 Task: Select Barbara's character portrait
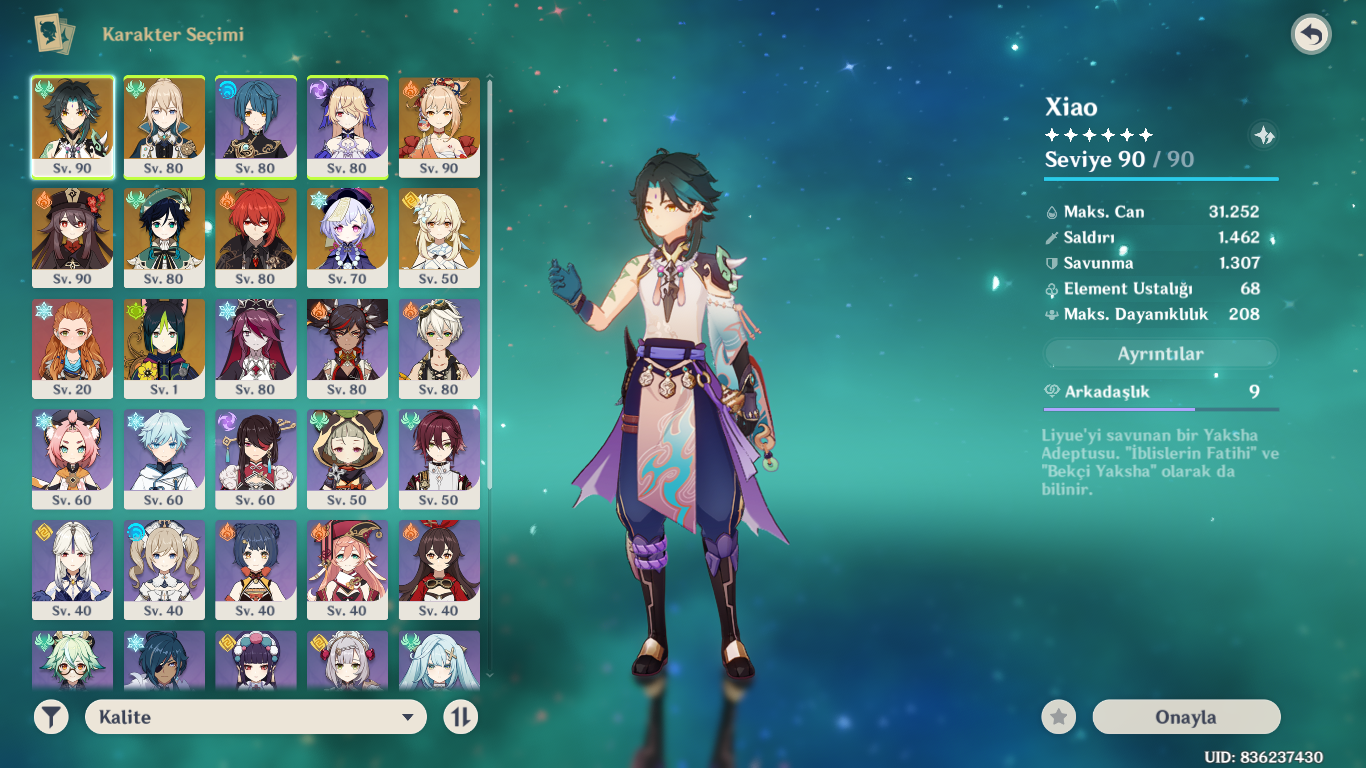click(163, 571)
